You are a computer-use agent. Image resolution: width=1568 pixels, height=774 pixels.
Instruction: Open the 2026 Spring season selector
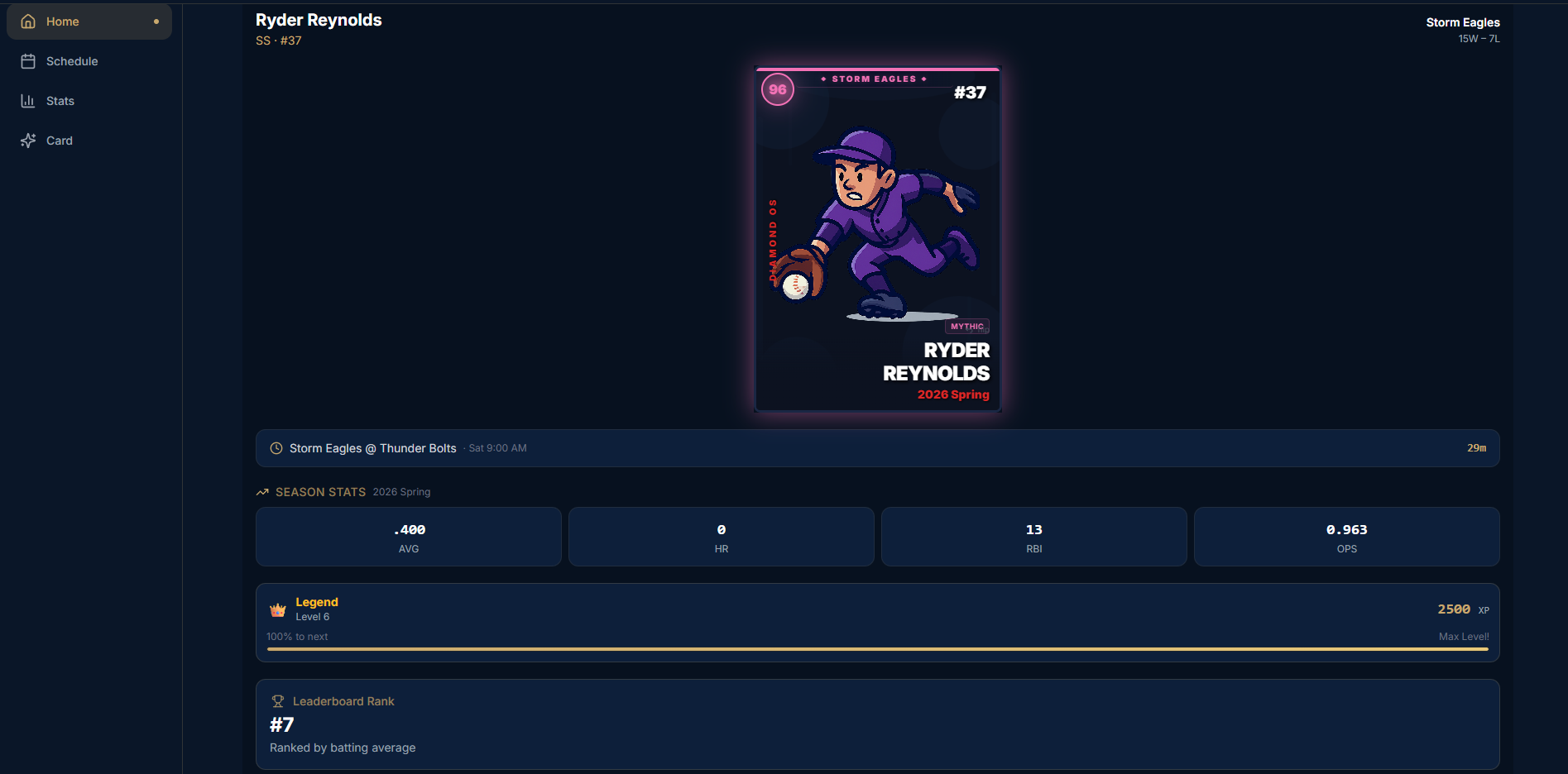tap(401, 491)
